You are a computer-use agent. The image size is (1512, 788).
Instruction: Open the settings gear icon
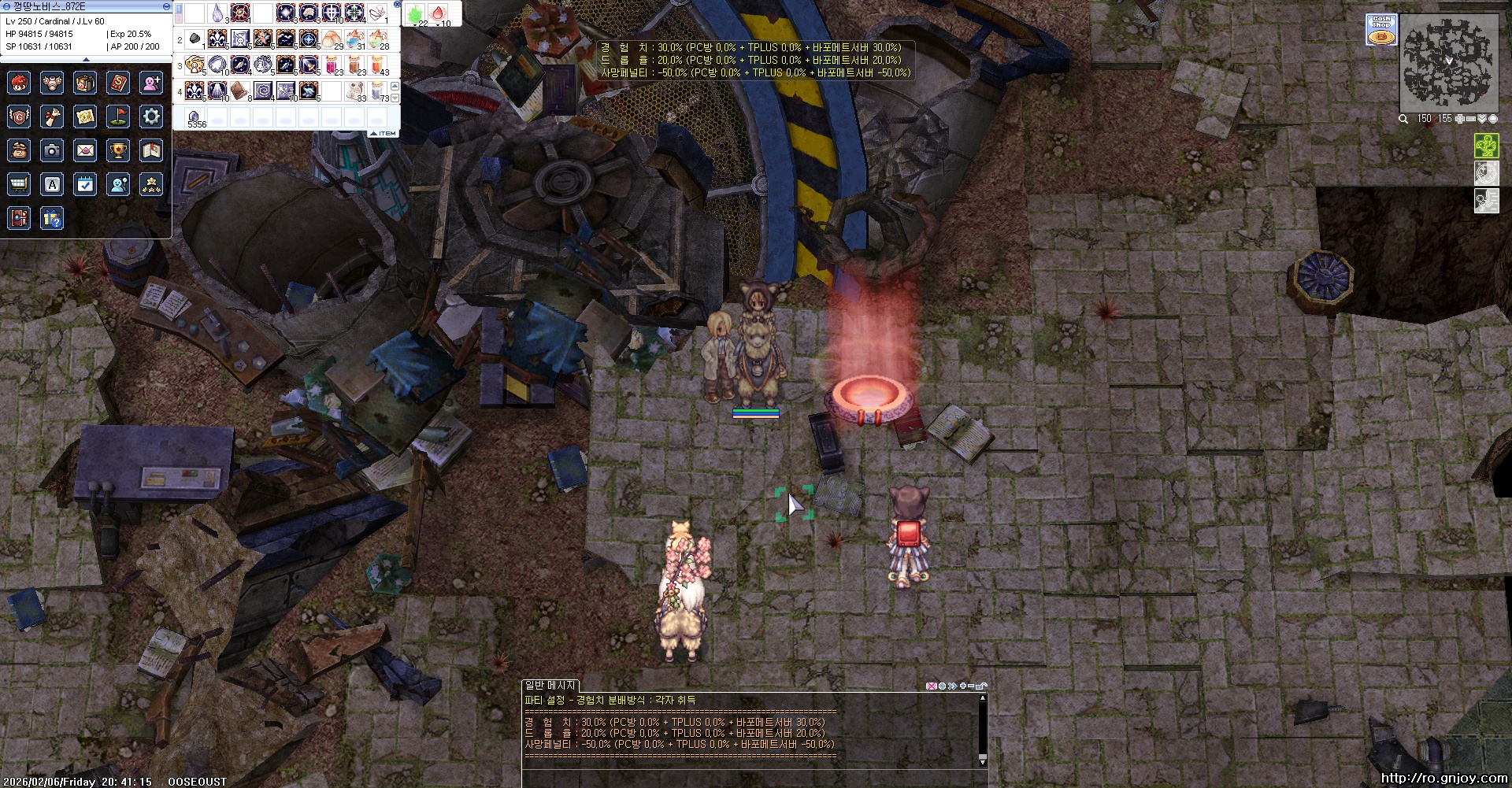[151, 117]
